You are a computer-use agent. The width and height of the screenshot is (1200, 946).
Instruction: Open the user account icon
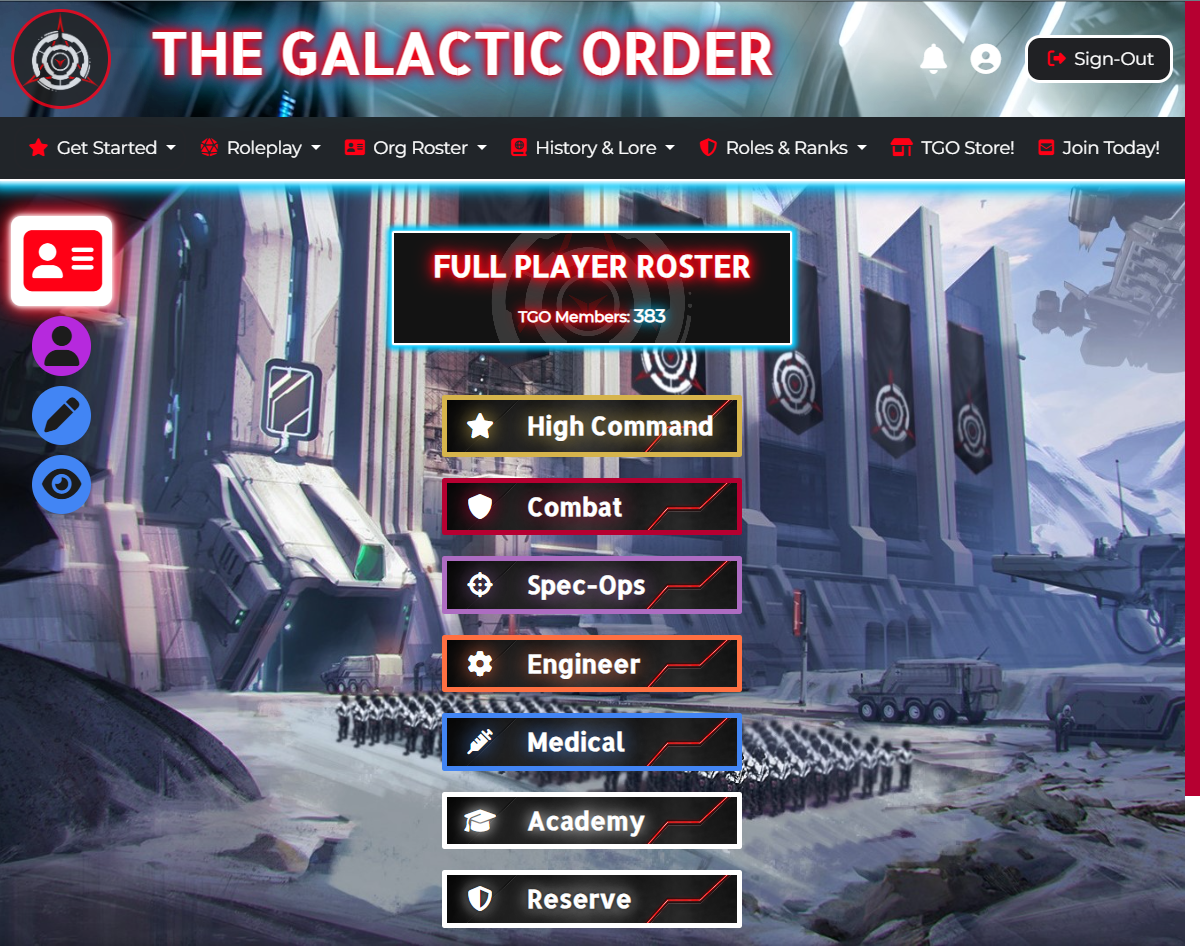tap(986, 59)
